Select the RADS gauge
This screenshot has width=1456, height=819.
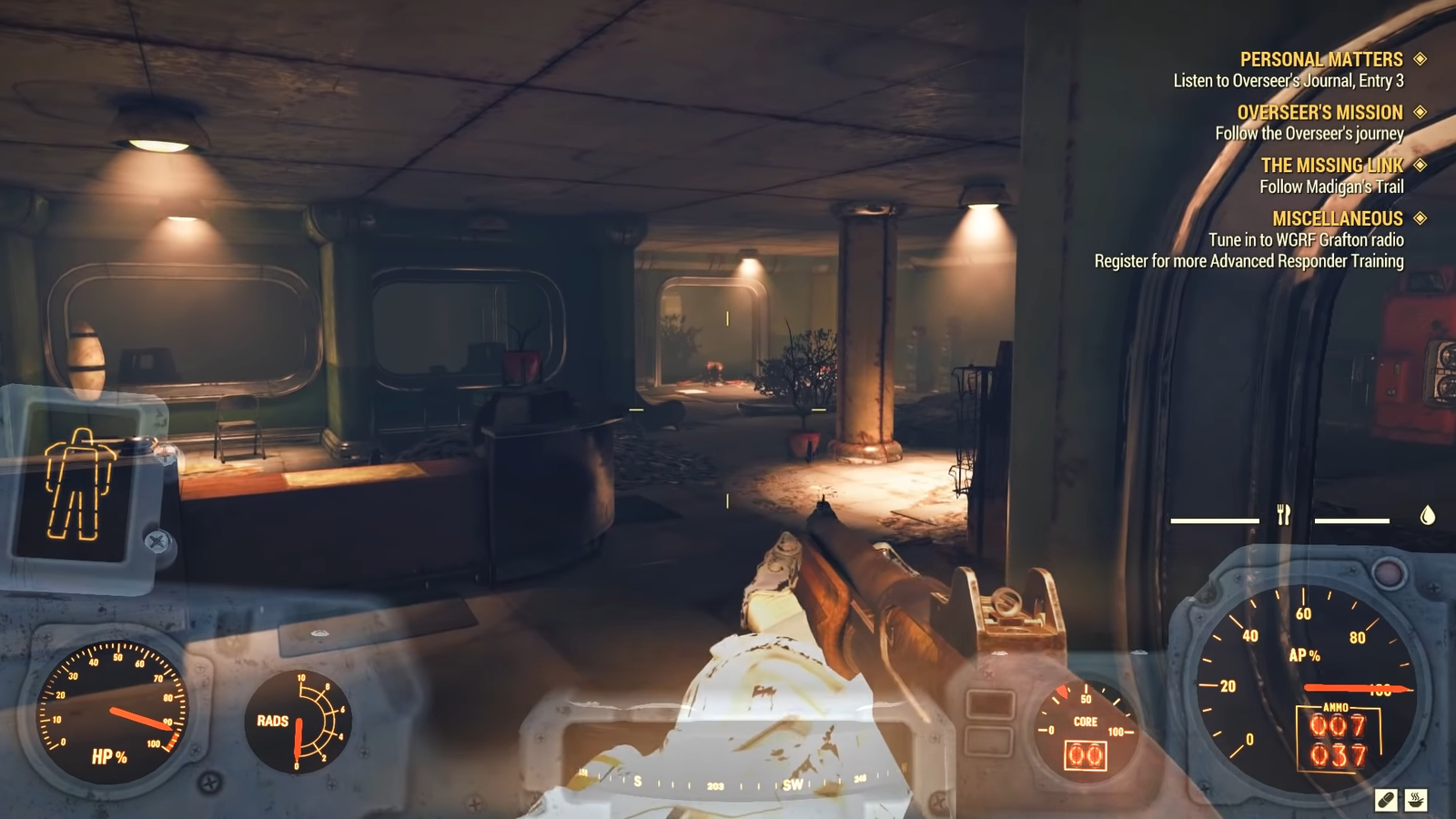(x=298, y=722)
